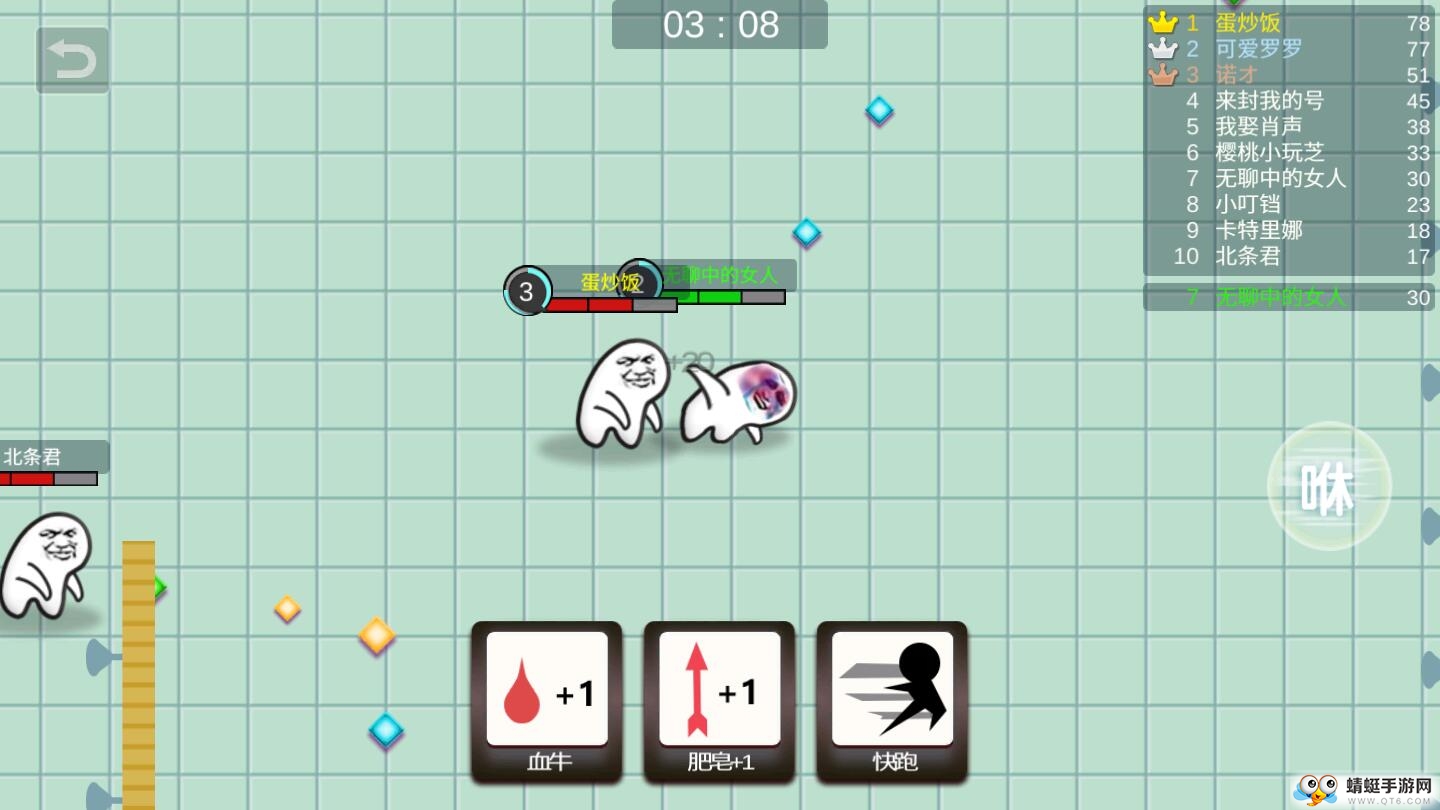
Task: Select the orange diamond gem near the wall
Action: point(375,637)
